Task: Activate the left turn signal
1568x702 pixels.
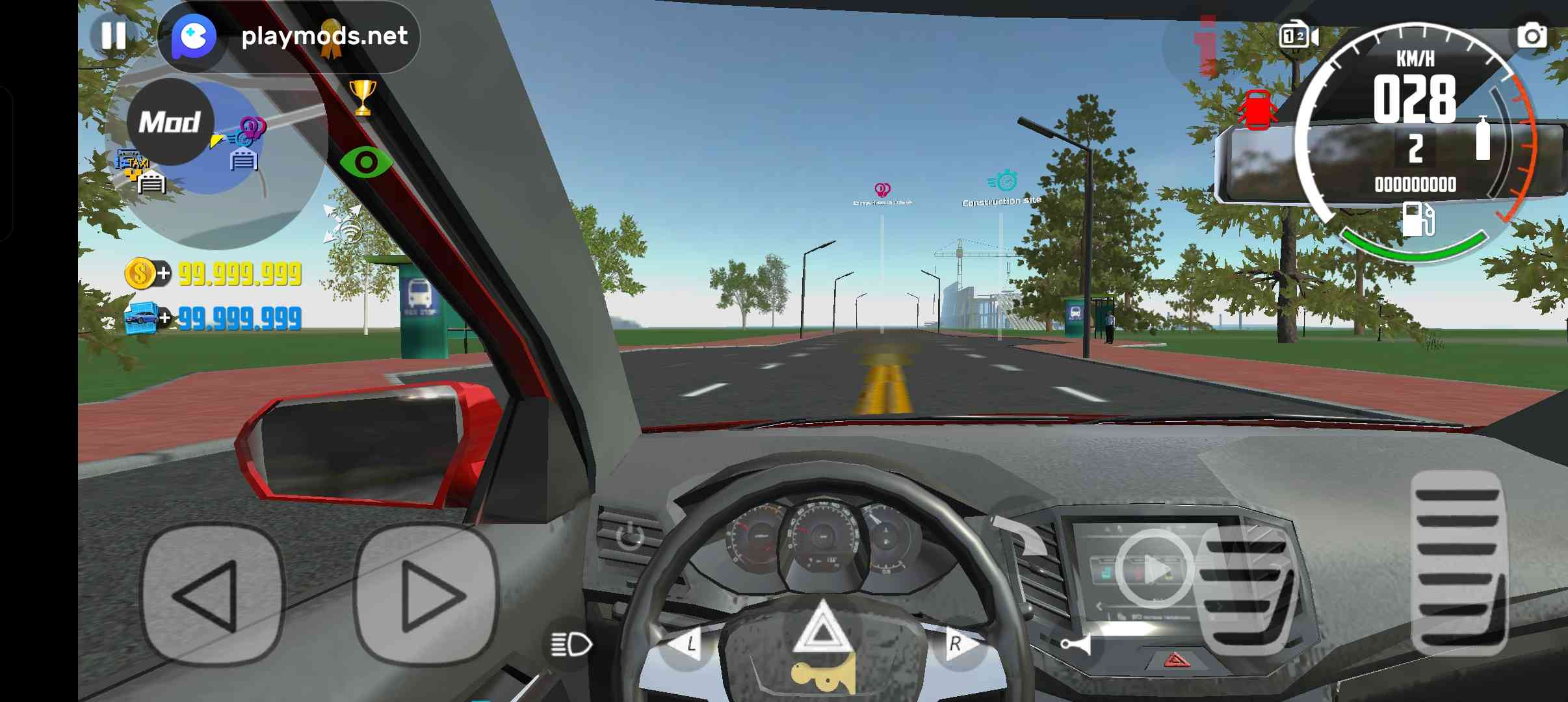Action: tap(686, 645)
